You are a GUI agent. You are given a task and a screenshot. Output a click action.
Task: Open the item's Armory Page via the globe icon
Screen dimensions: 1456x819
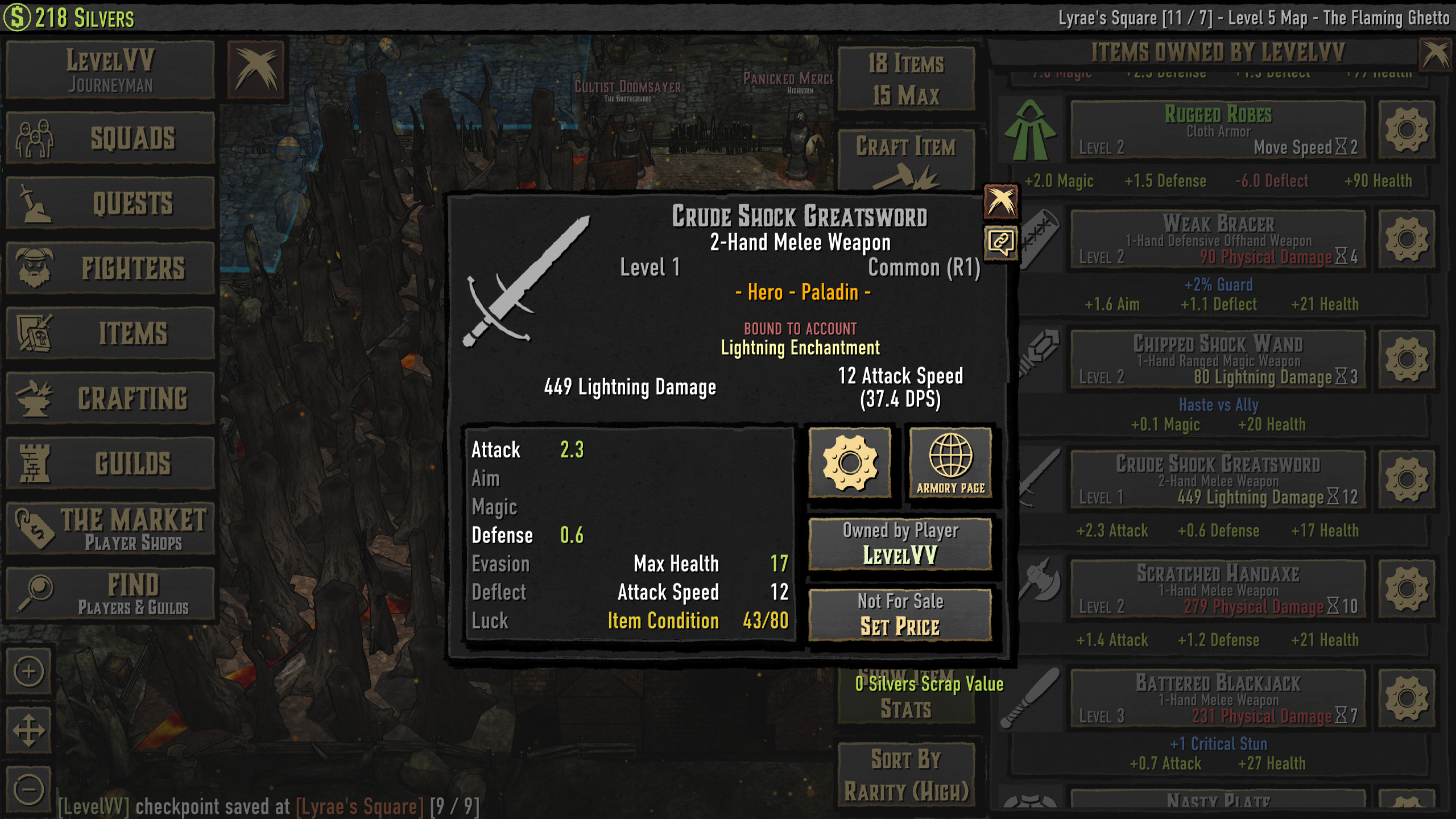951,462
